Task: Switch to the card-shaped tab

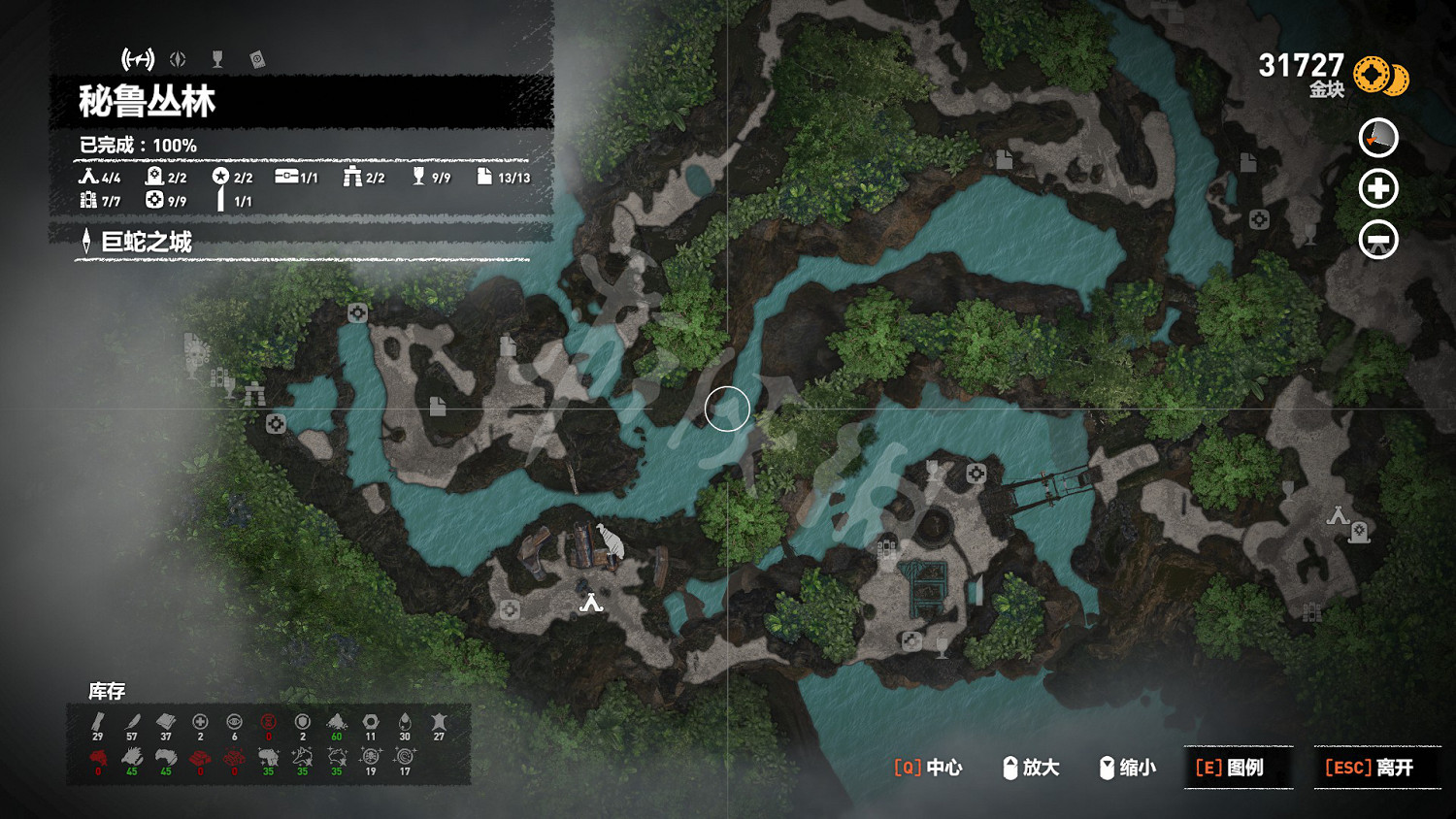Action: [257, 60]
